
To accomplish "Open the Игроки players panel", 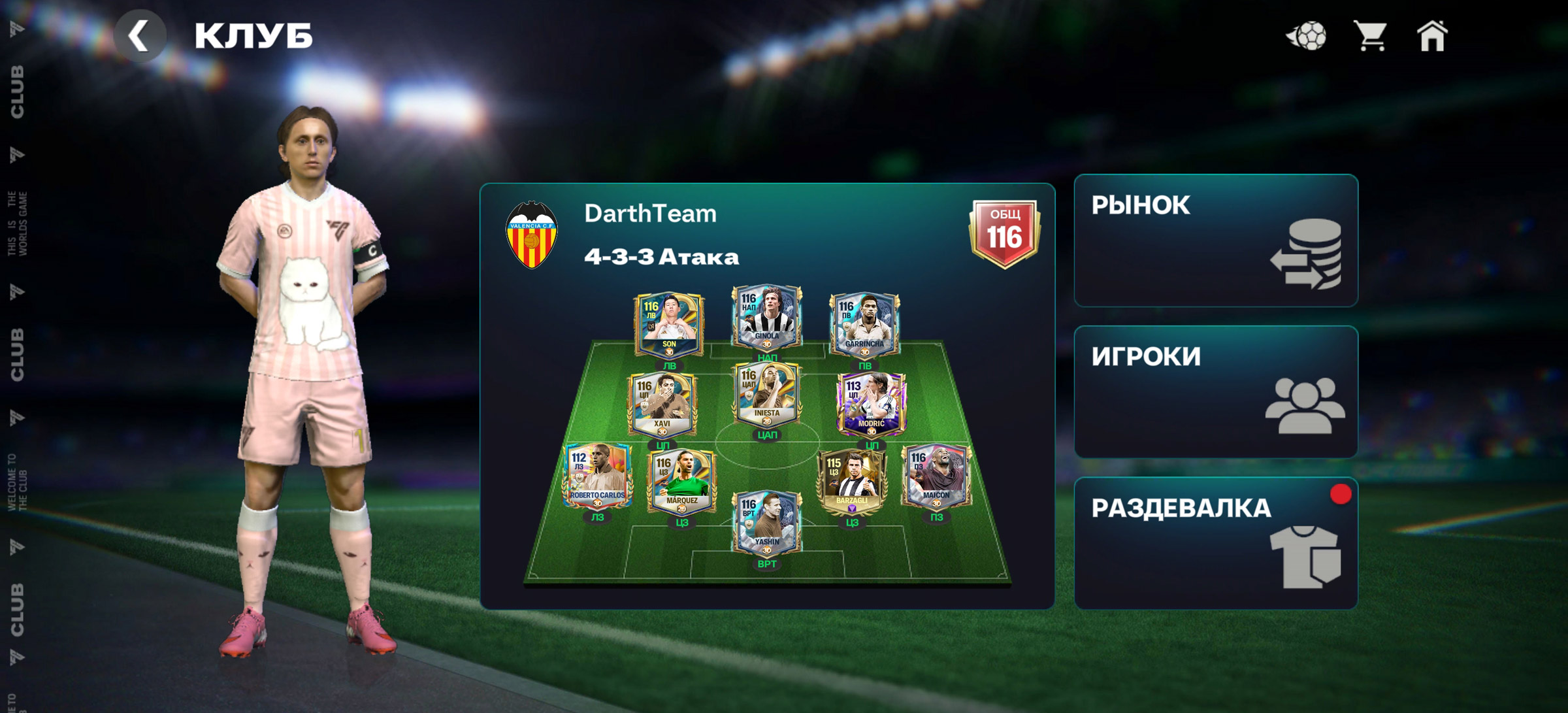I will tap(1215, 391).
